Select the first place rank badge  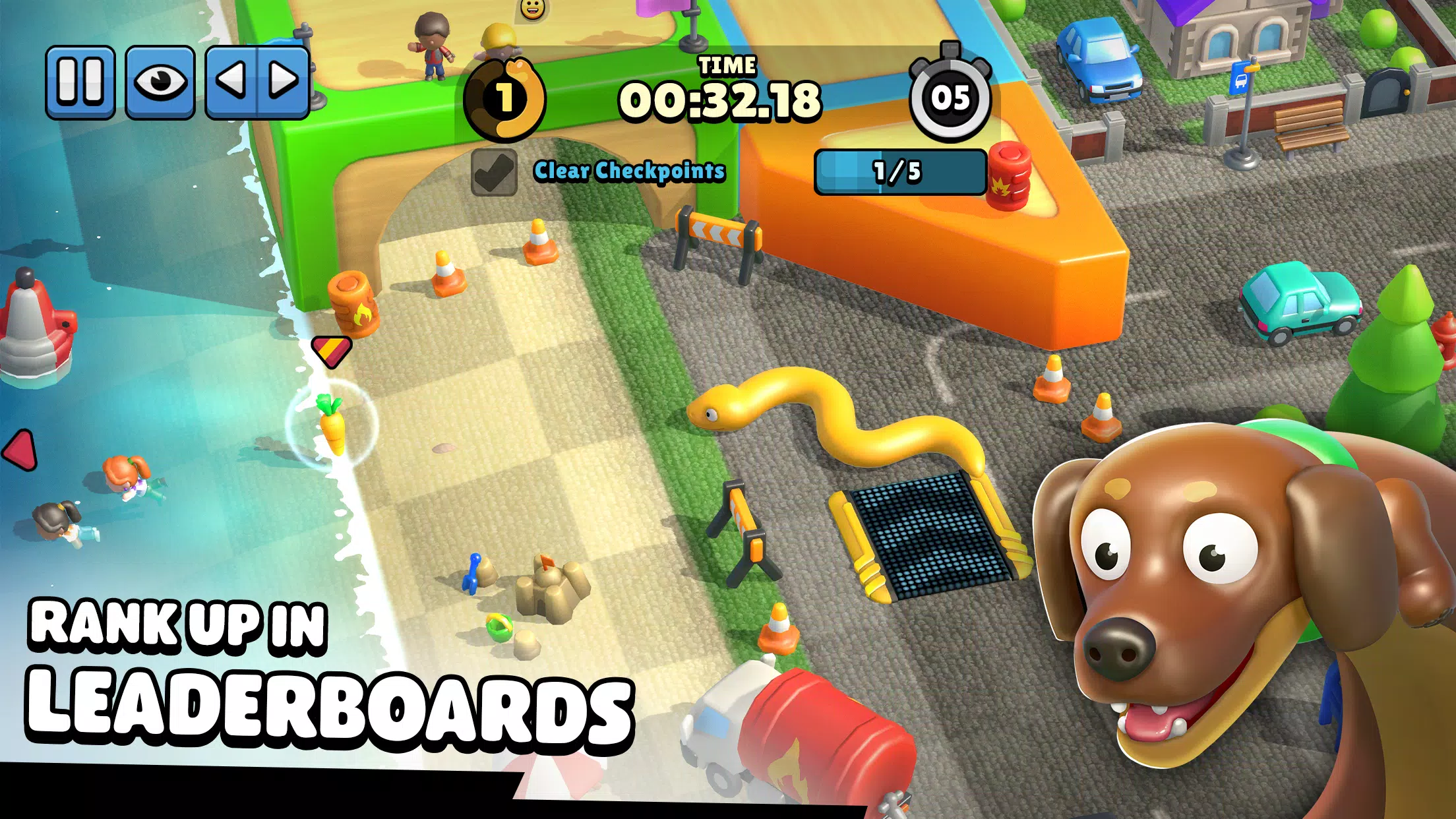click(505, 99)
